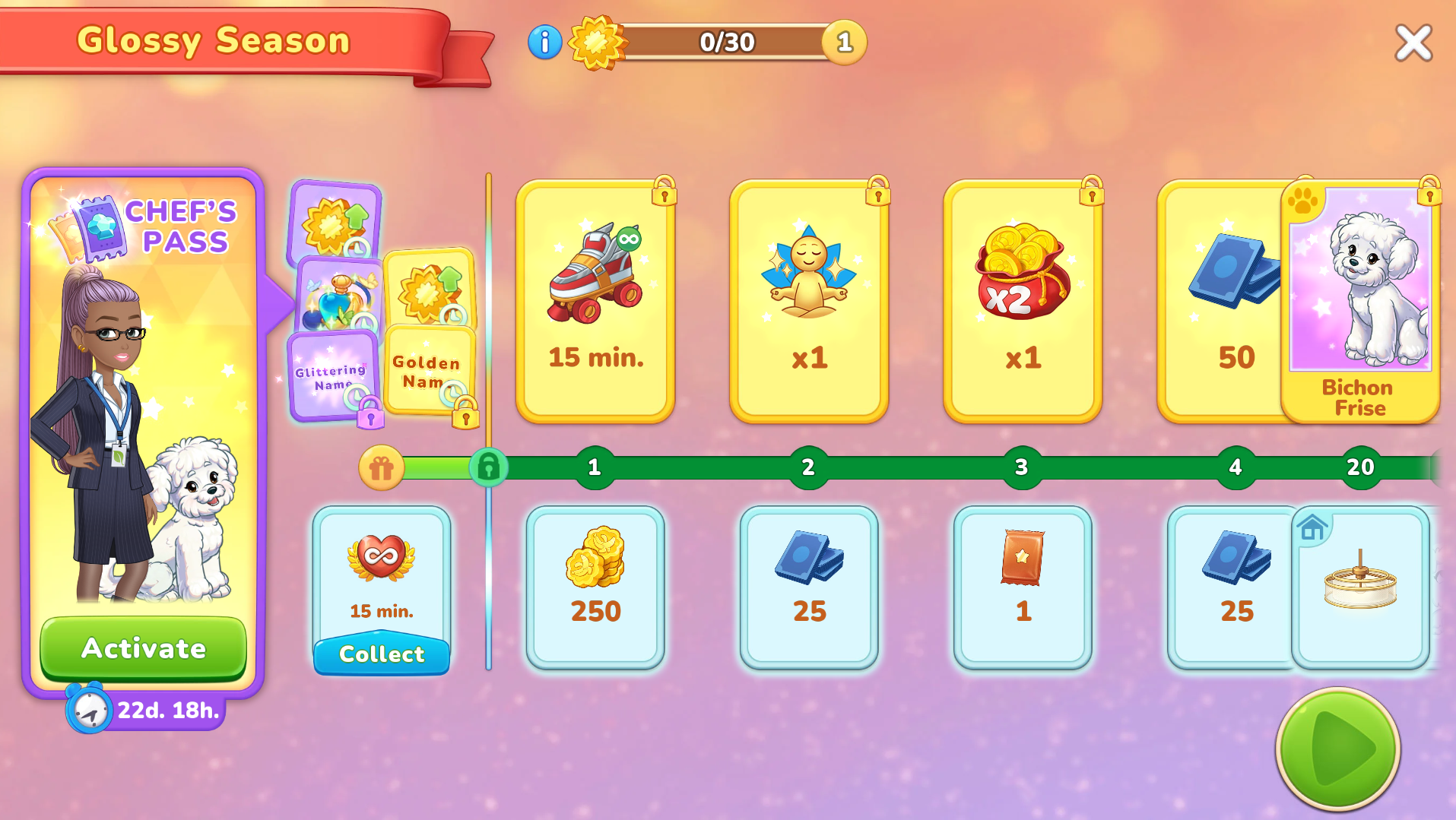Tap the Golden Name locked reward
1456x820 pixels.
(428, 371)
